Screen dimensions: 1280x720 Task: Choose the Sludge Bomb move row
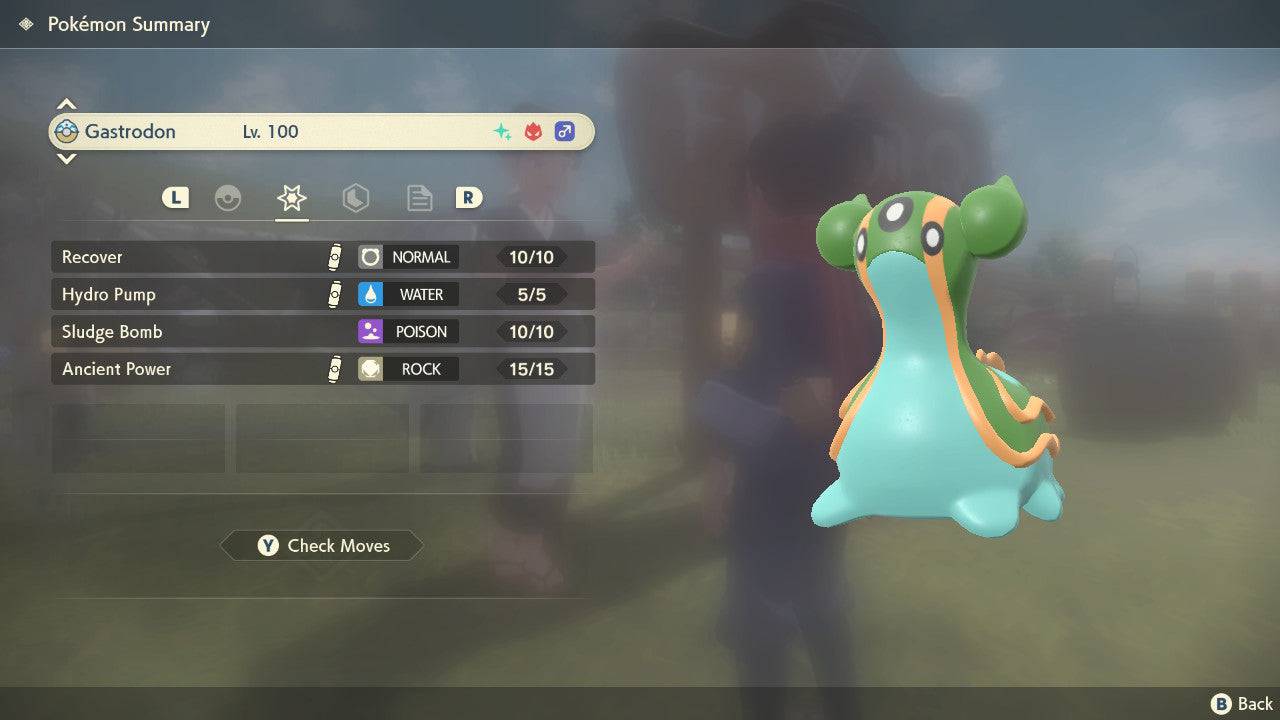click(x=322, y=331)
